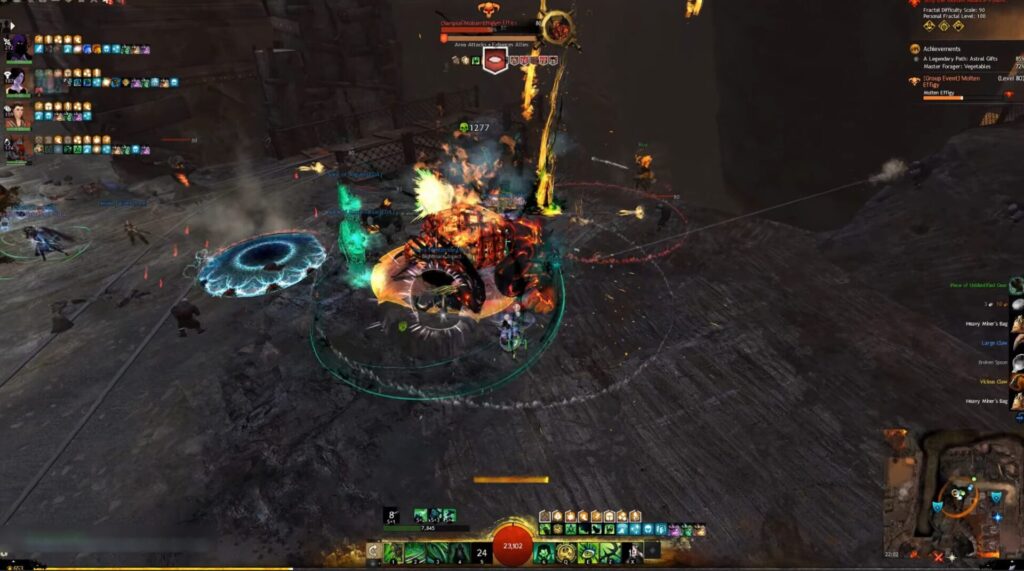Viewport: 1024px width, 571px height.
Task: Select the pale-haired party member portrait
Action: [x=17, y=81]
